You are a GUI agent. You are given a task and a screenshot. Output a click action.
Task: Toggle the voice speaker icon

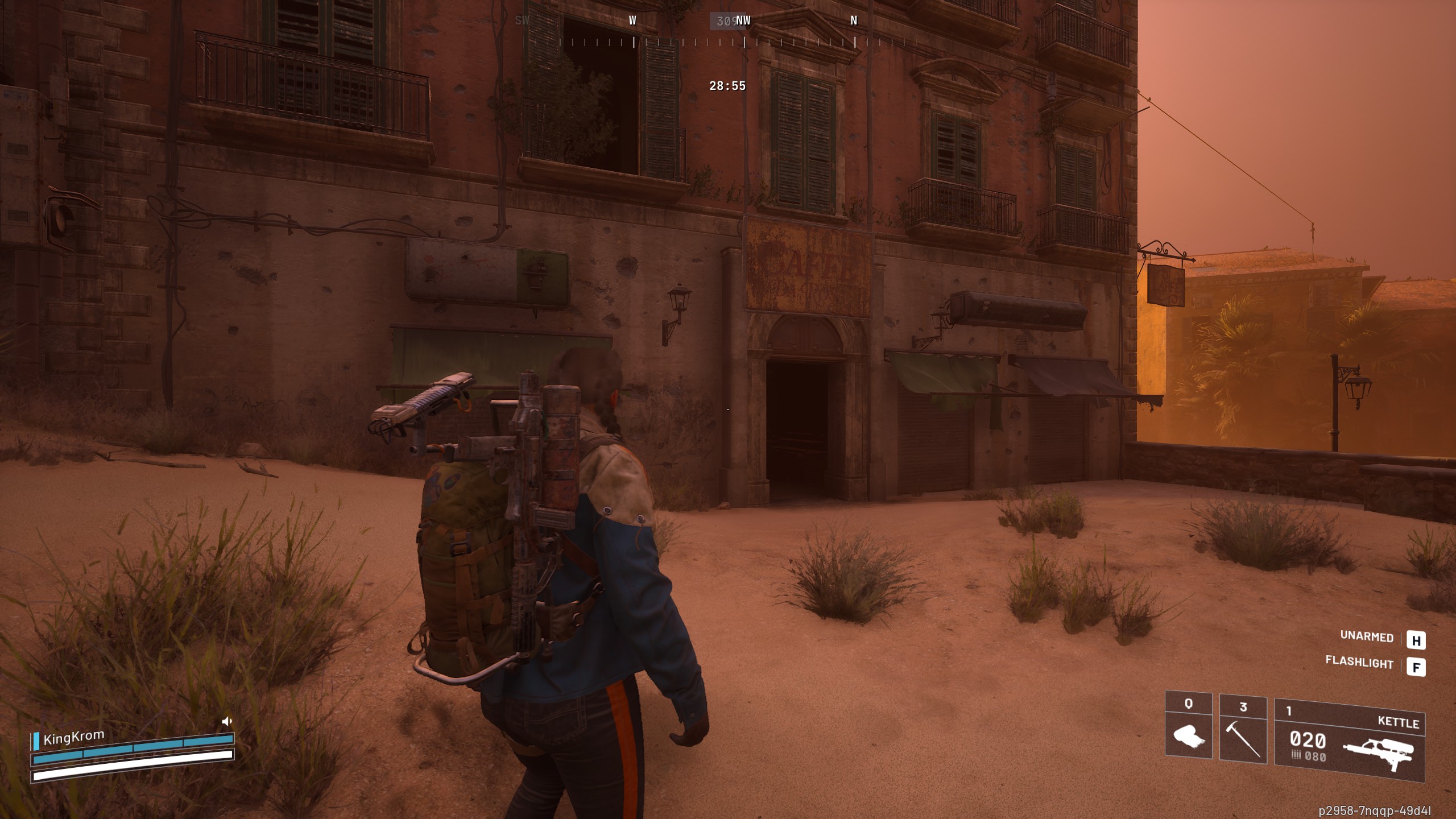[227, 722]
